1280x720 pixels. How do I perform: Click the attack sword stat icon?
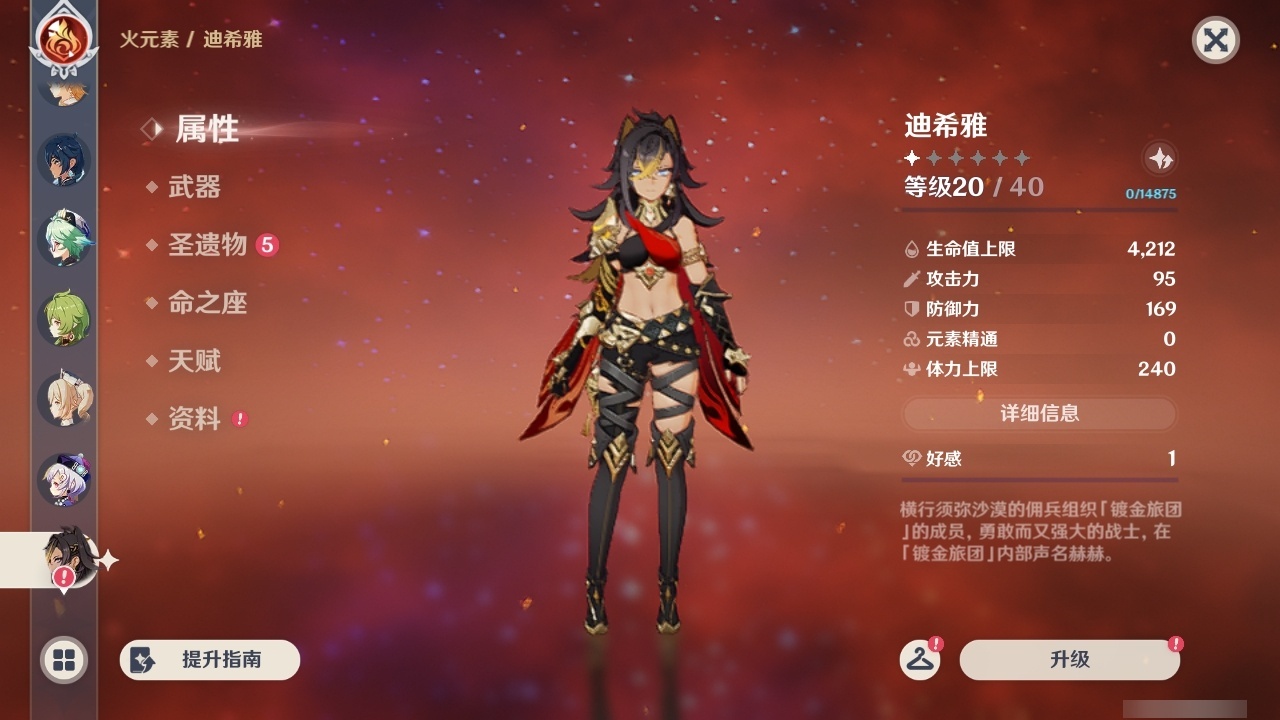coord(912,280)
